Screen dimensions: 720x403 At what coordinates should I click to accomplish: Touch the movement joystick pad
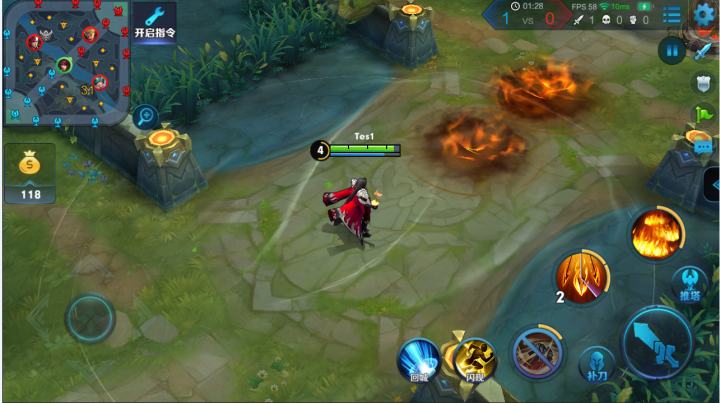[x=90, y=319]
